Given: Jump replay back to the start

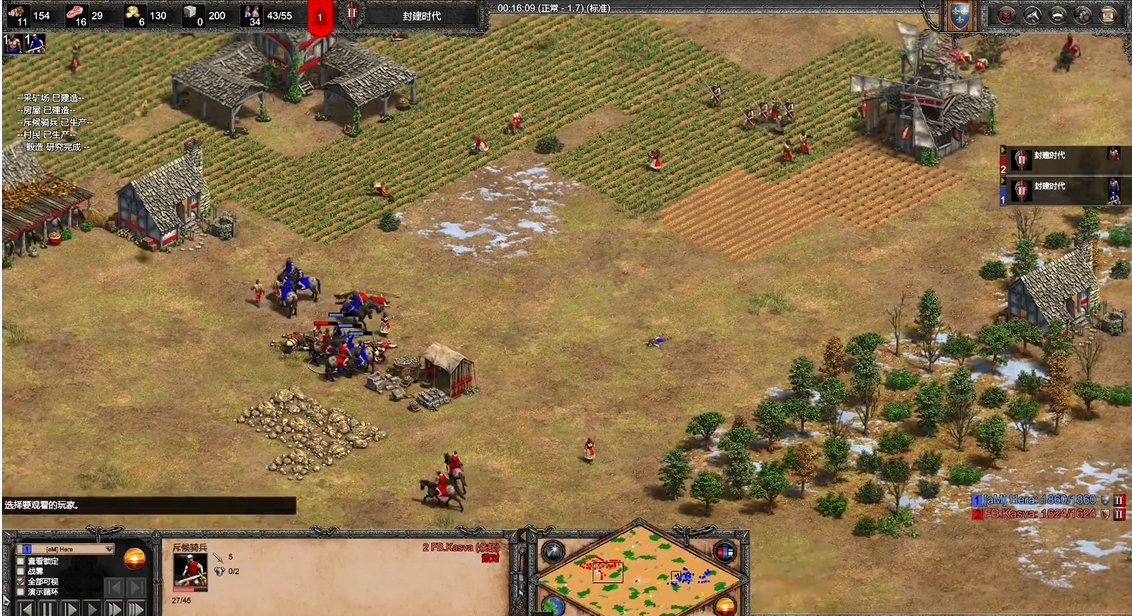Looking at the screenshot, I should pos(24,608).
